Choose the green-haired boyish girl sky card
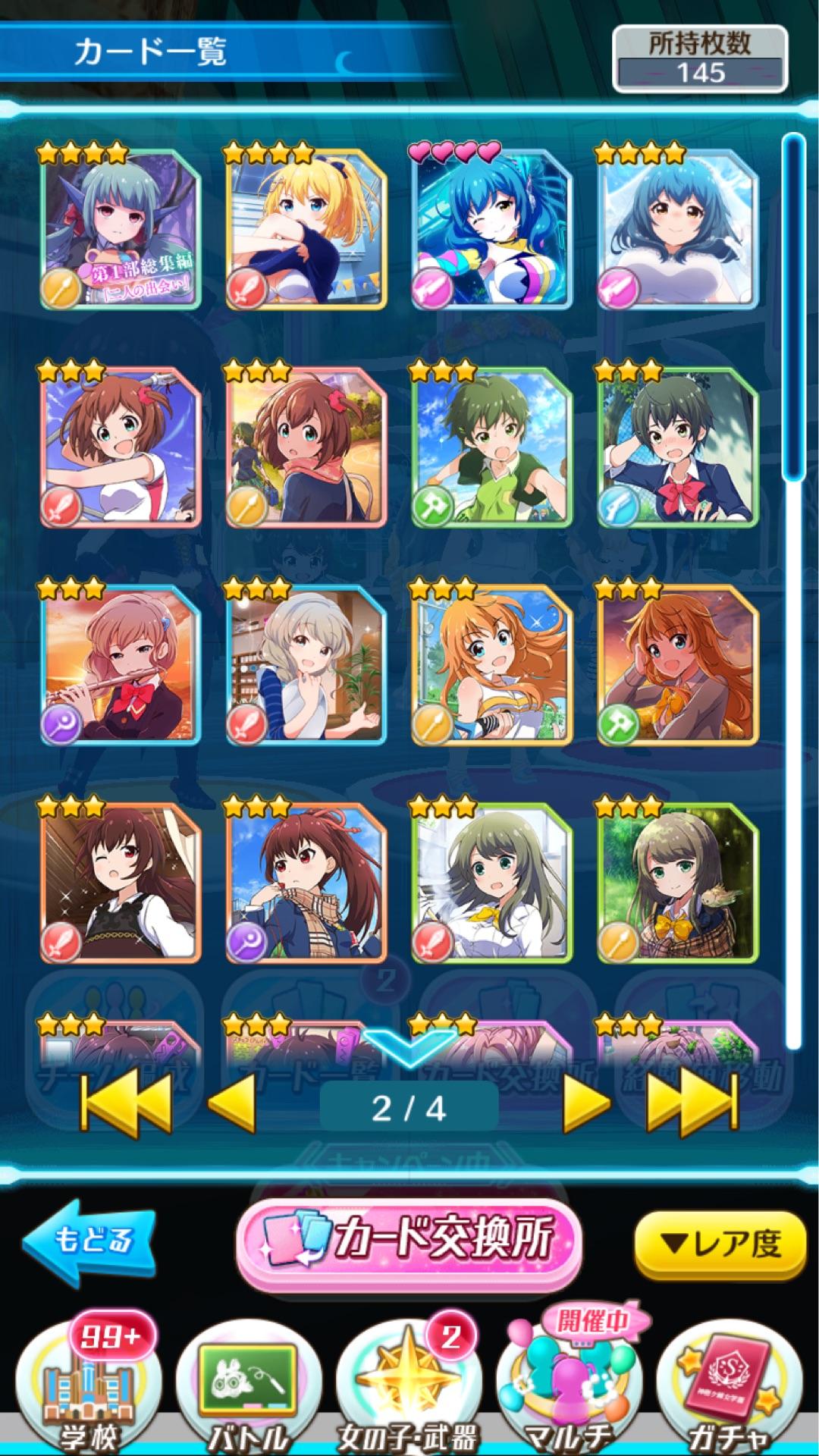 click(x=492, y=447)
